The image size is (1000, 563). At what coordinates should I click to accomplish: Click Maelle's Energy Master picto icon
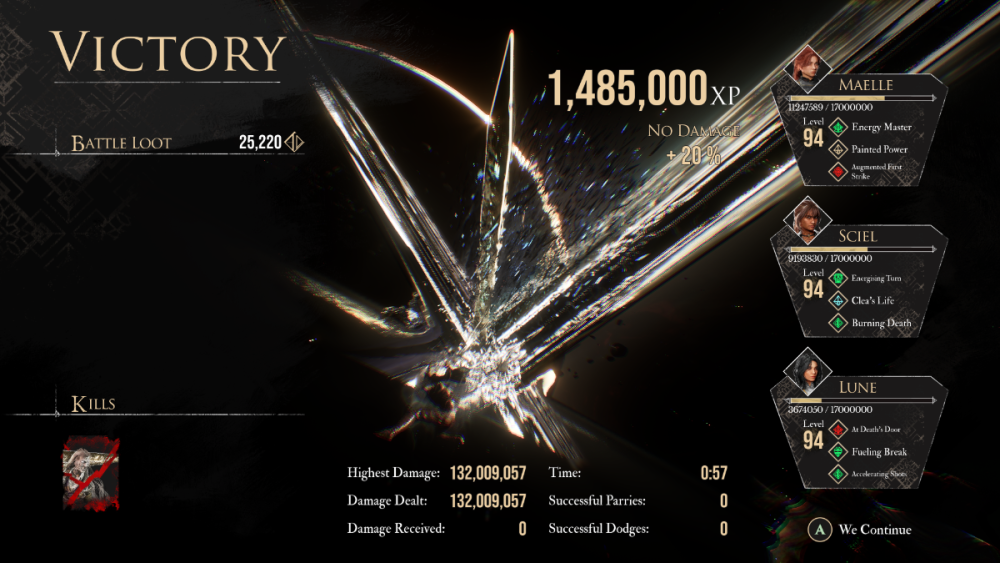point(838,127)
